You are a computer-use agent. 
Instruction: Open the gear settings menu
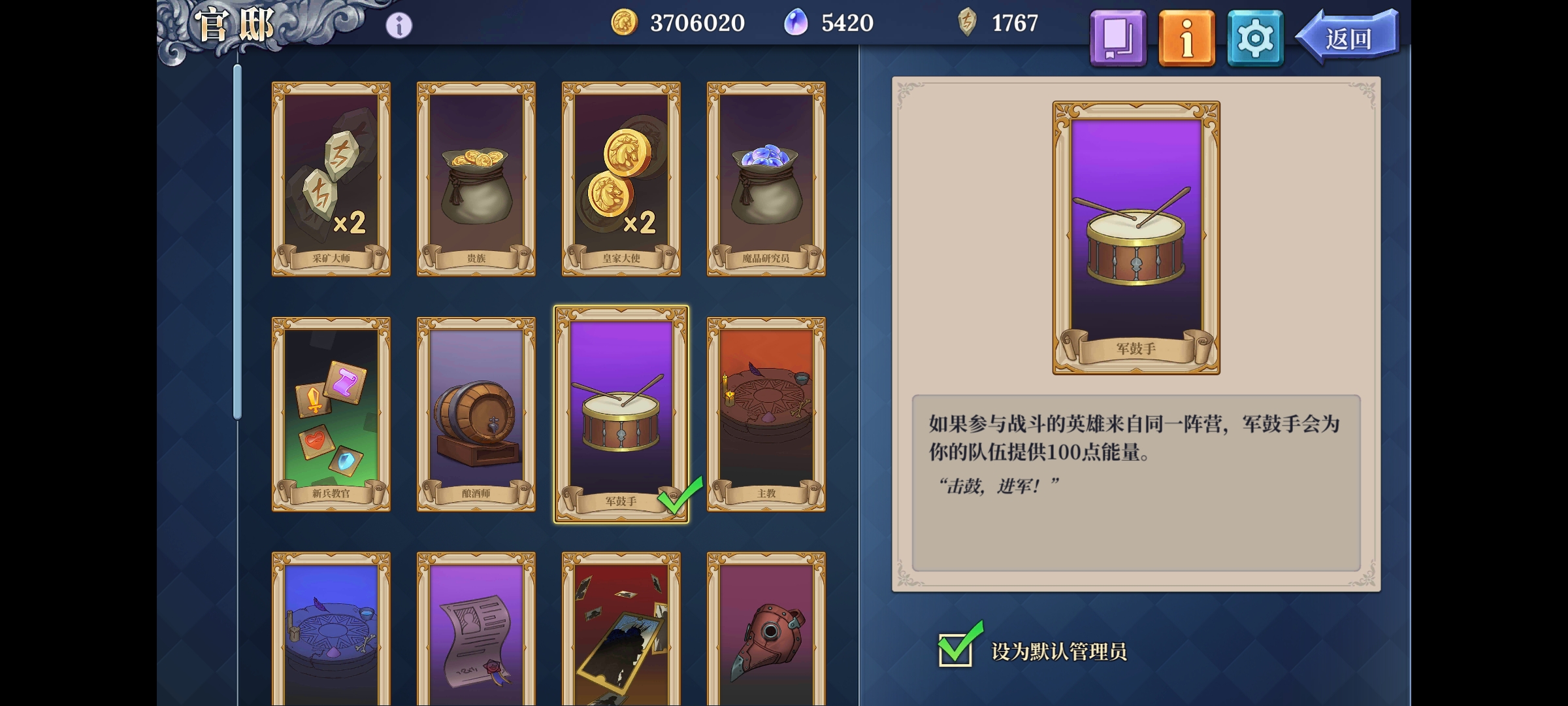[x=1255, y=38]
